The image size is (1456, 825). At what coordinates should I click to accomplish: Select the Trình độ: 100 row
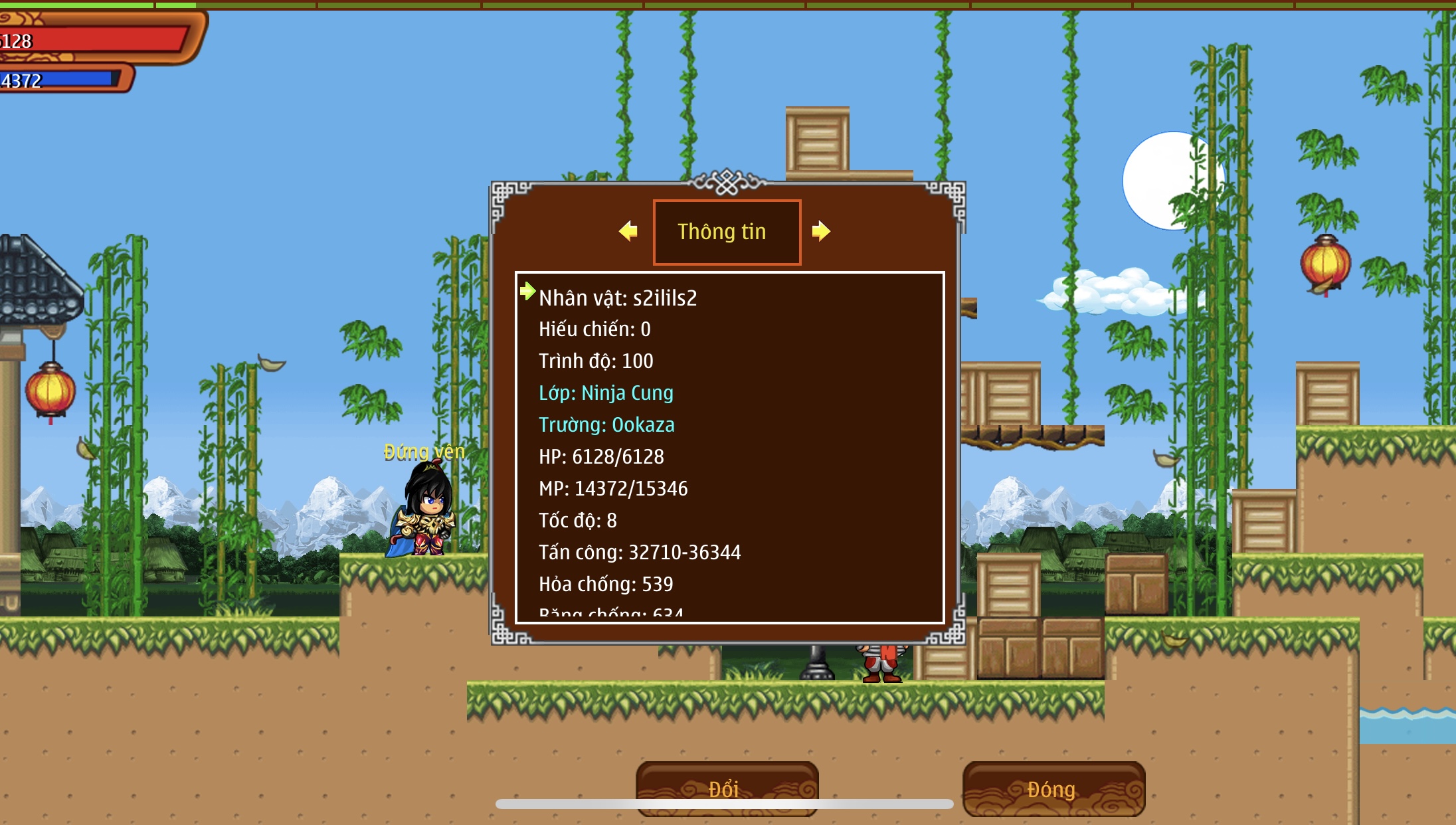[x=596, y=361]
